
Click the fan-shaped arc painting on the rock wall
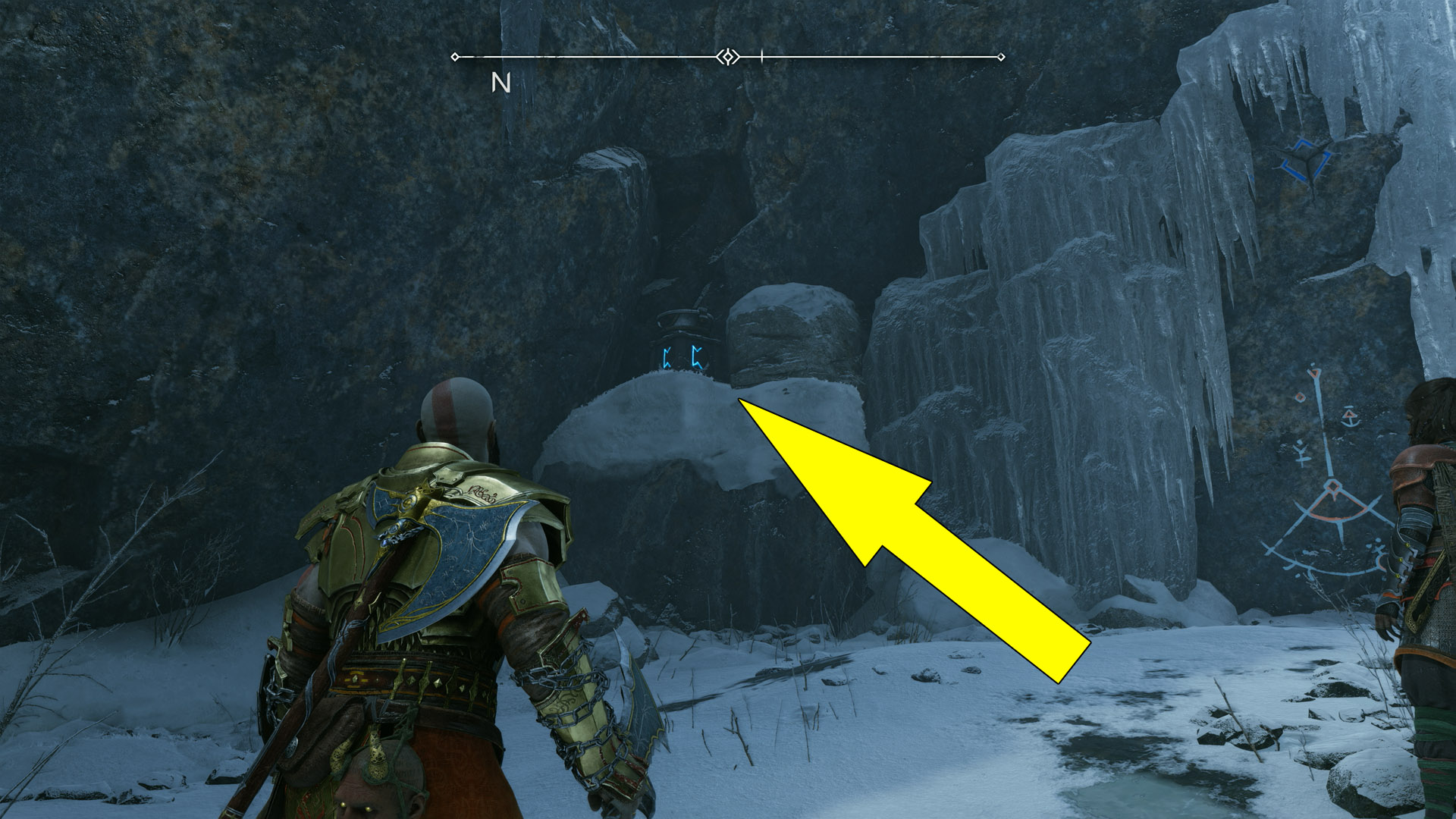[1332, 516]
